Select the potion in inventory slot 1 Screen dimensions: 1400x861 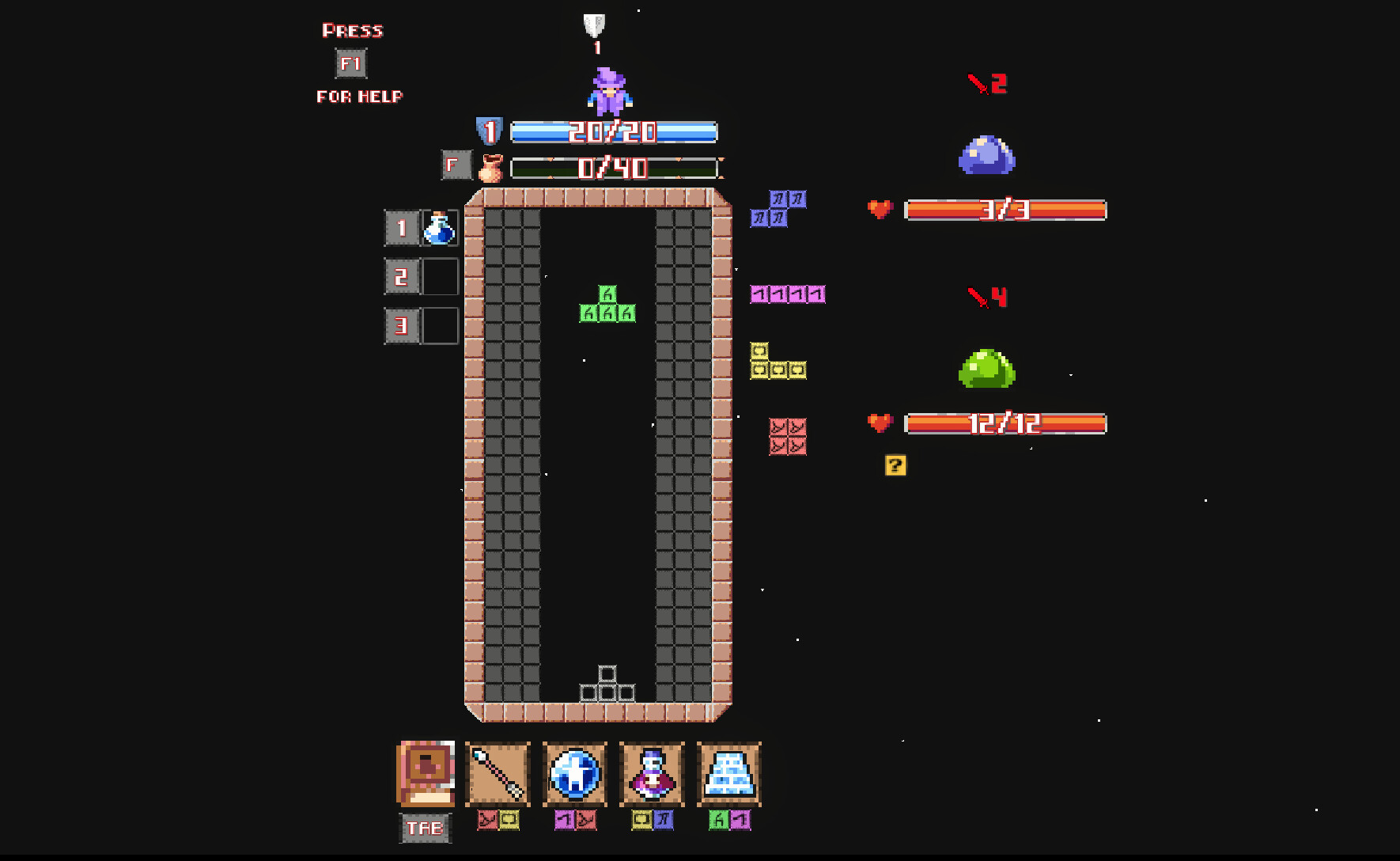[440, 229]
